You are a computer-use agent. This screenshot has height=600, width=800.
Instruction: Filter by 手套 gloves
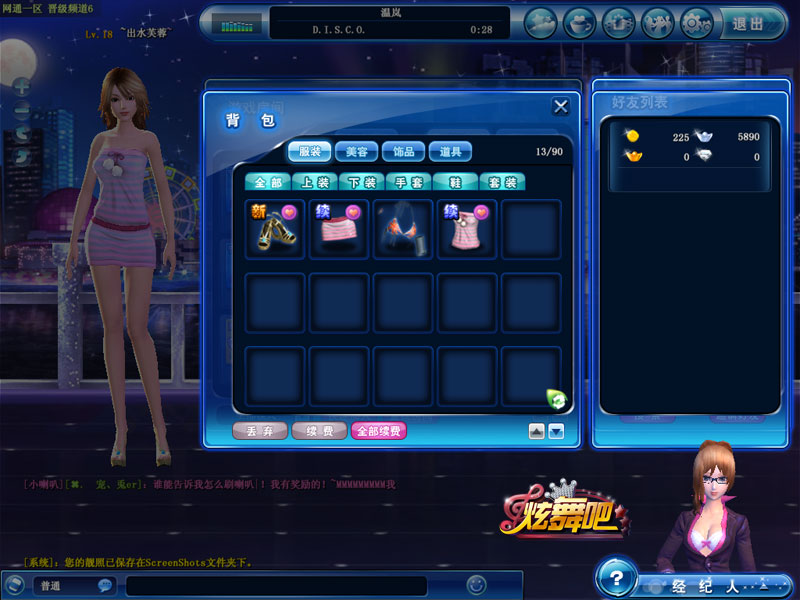[409, 182]
